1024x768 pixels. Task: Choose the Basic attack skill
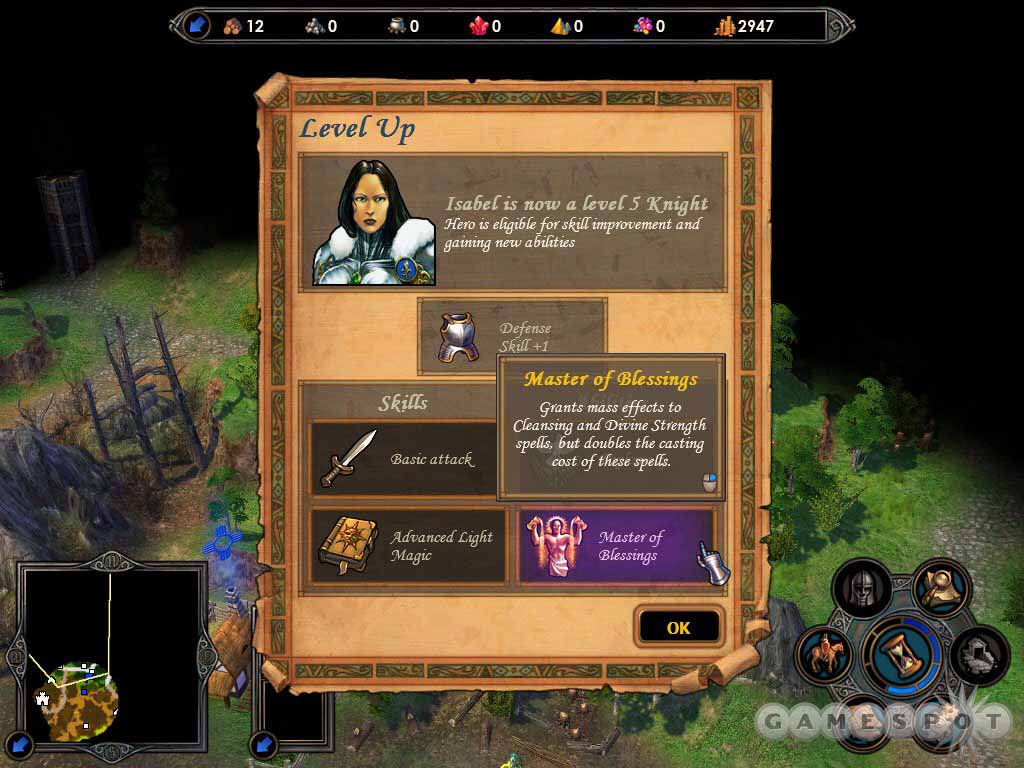pos(404,459)
